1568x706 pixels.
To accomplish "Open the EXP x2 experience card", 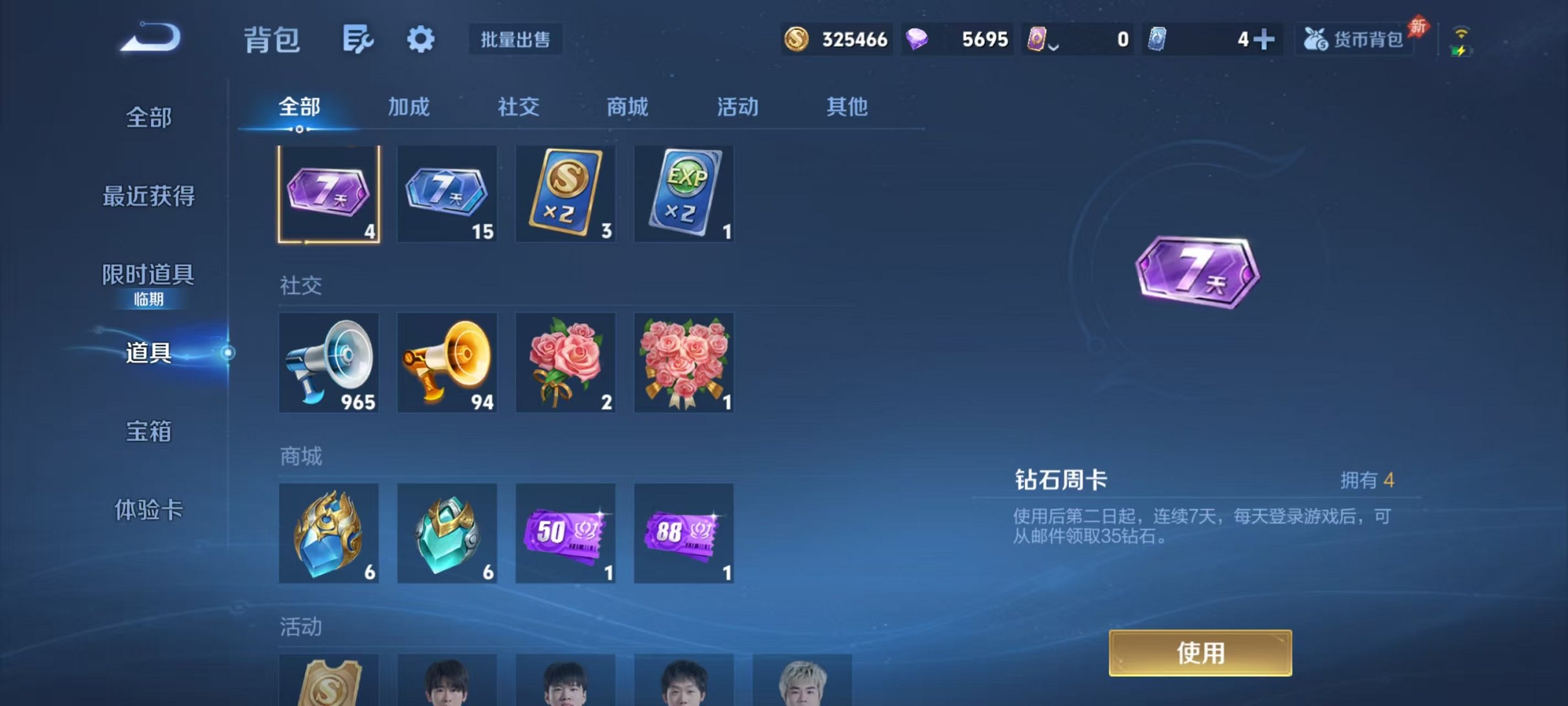I will (x=684, y=193).
